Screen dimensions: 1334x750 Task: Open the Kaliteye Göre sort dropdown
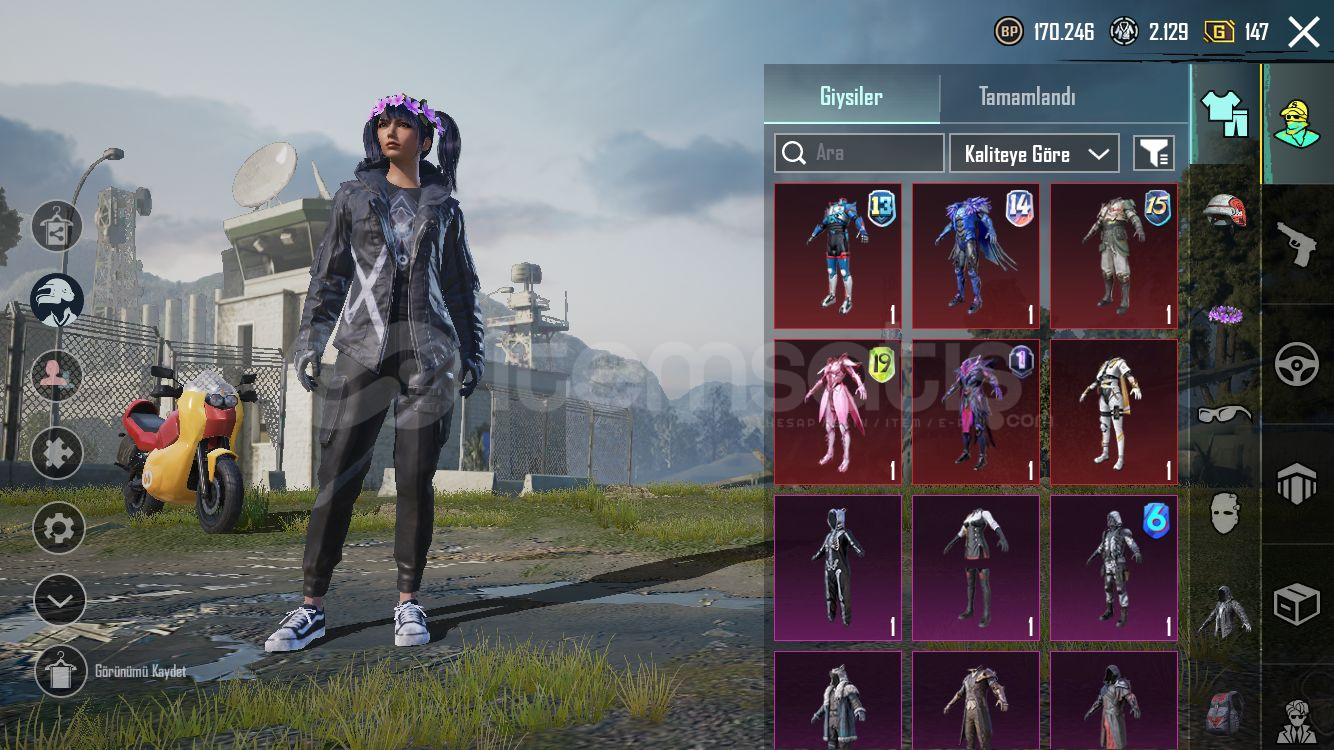pyautogui.click(x=1034, y=154)
